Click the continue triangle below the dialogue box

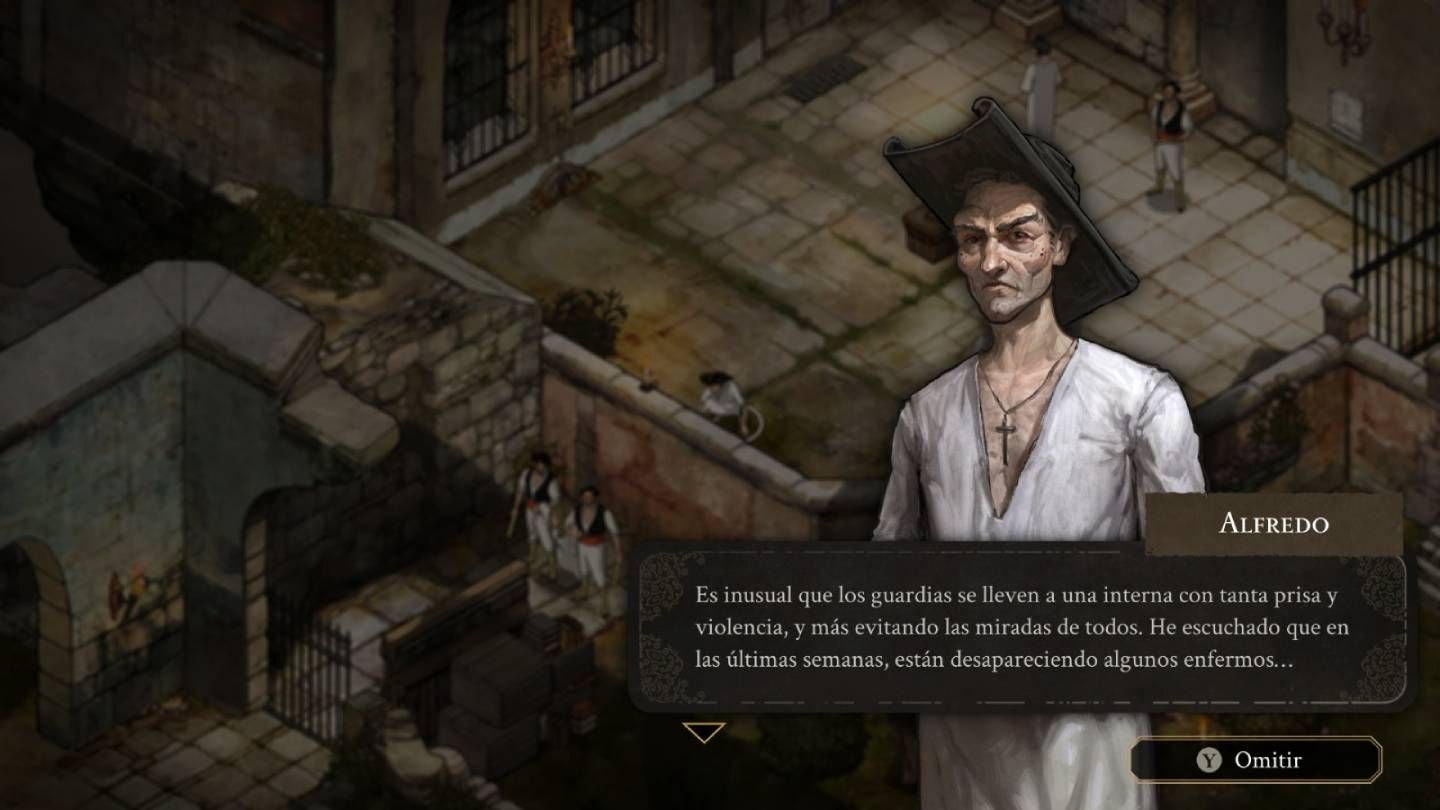707,733
